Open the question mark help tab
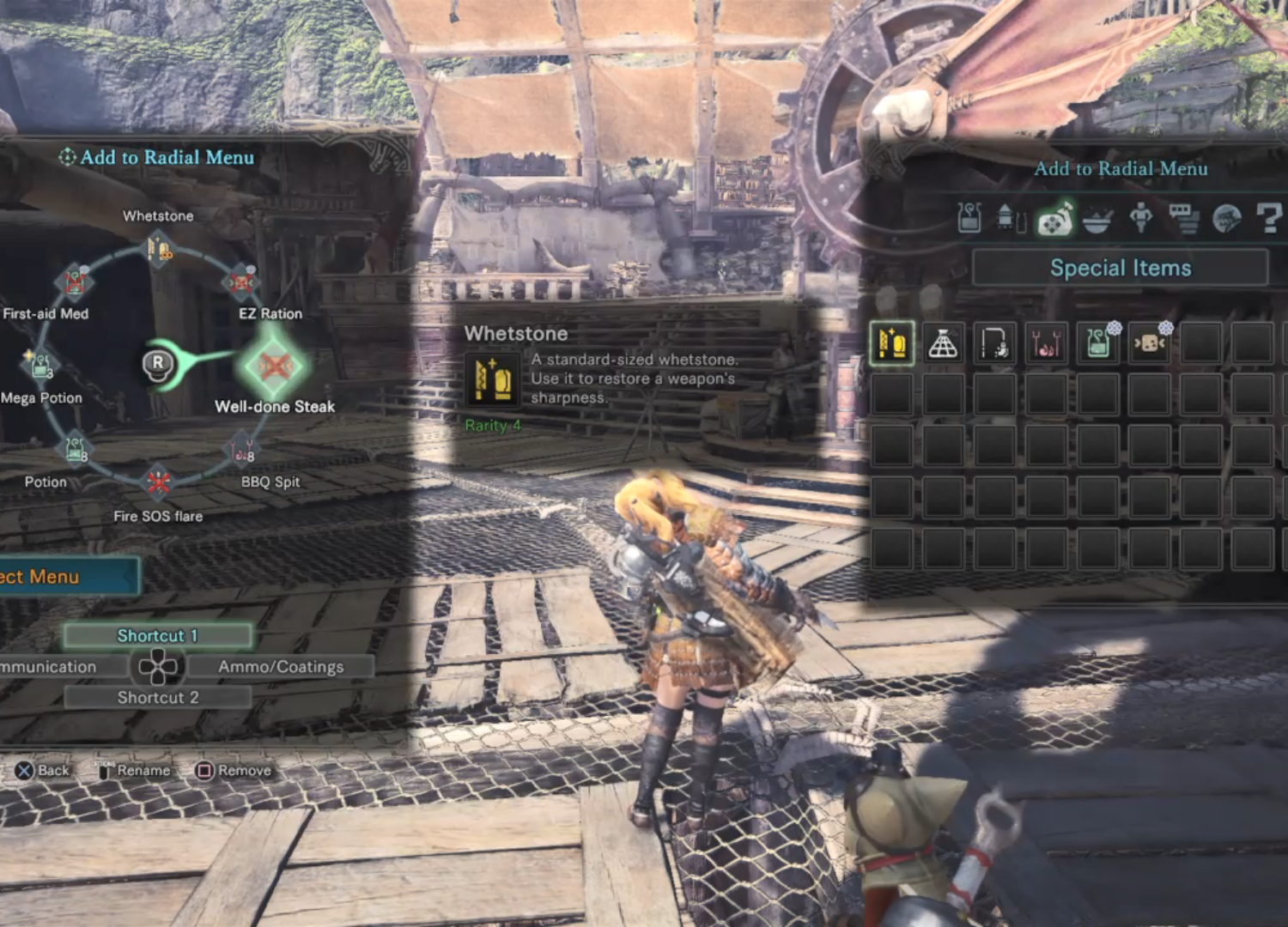The image size is (1288, 927). pos(1268,219)
